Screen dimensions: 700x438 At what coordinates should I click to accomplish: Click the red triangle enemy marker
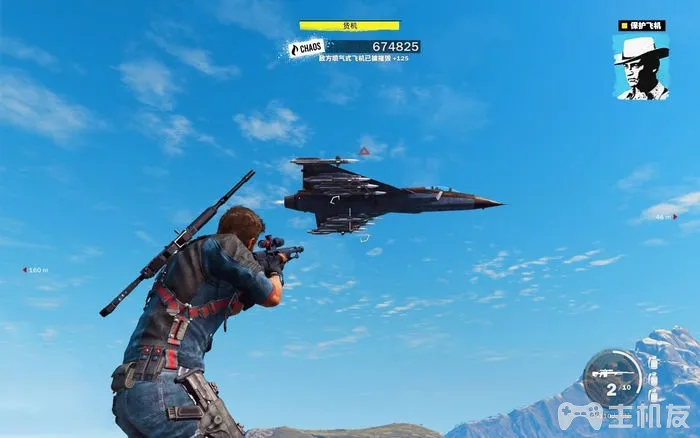365,151
